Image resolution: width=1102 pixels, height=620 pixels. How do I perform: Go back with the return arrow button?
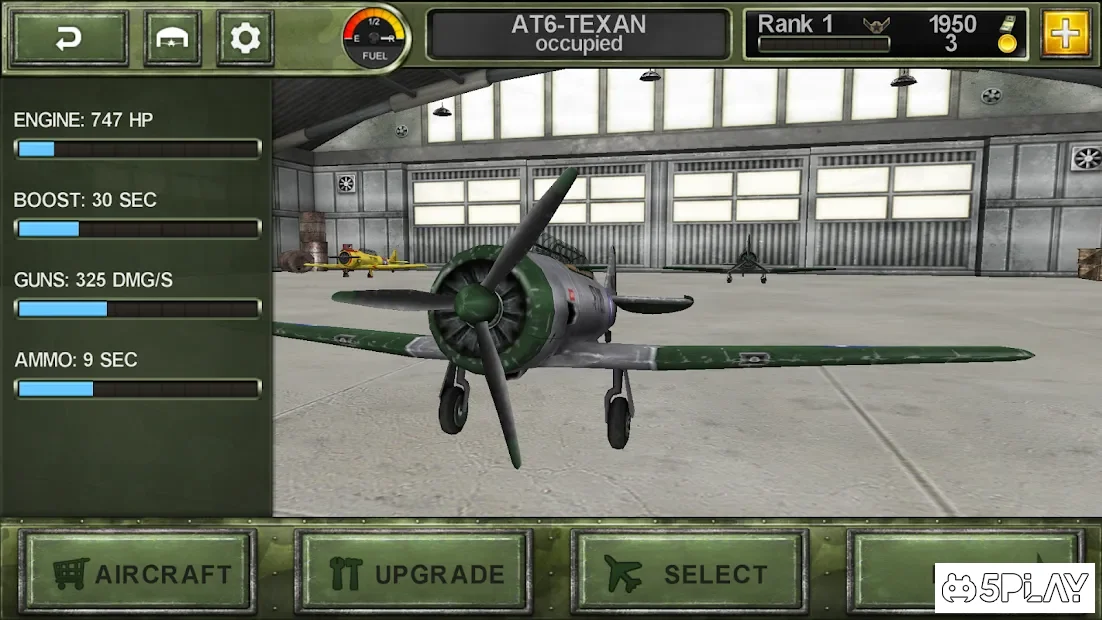point(69,38)
